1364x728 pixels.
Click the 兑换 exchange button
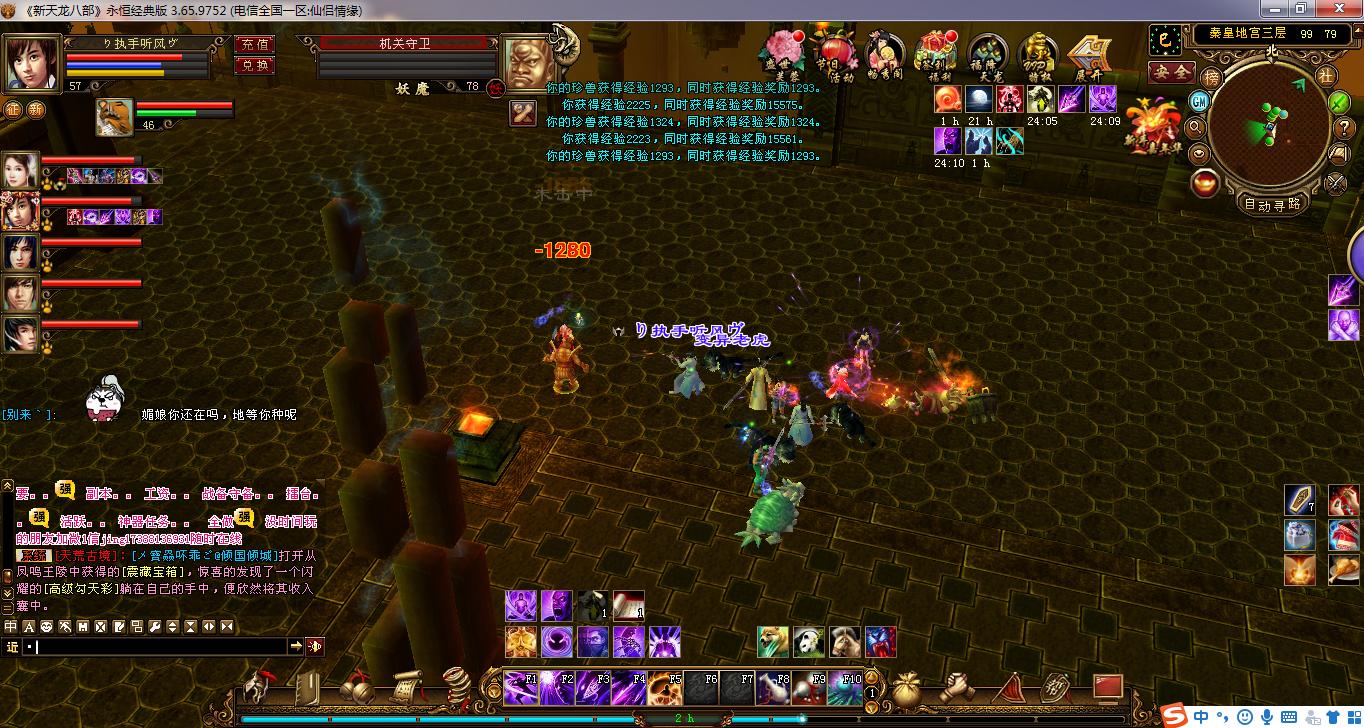(254, 65)
